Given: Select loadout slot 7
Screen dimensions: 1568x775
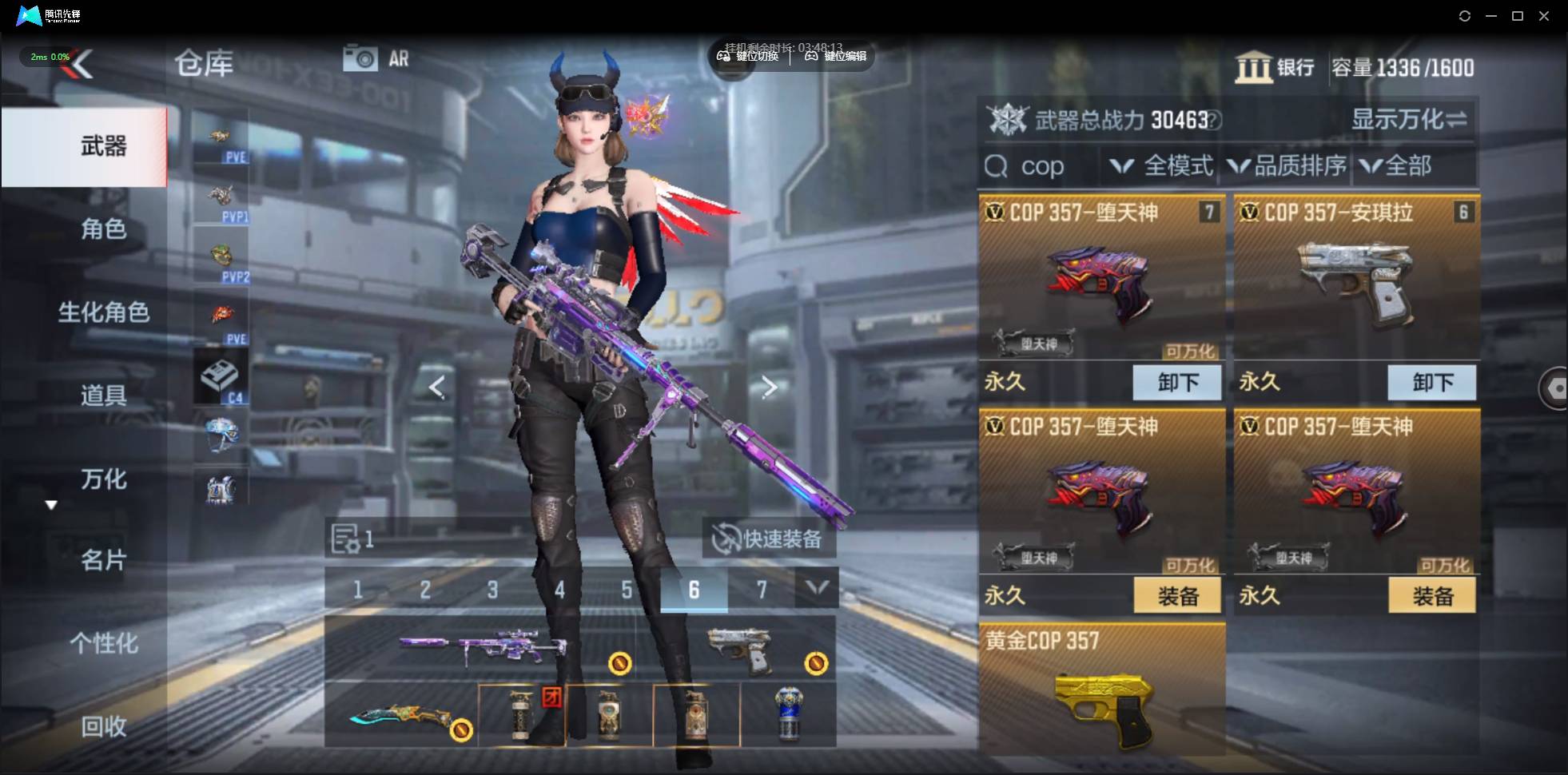Looking at the screenshot, I should coord(761,590).
